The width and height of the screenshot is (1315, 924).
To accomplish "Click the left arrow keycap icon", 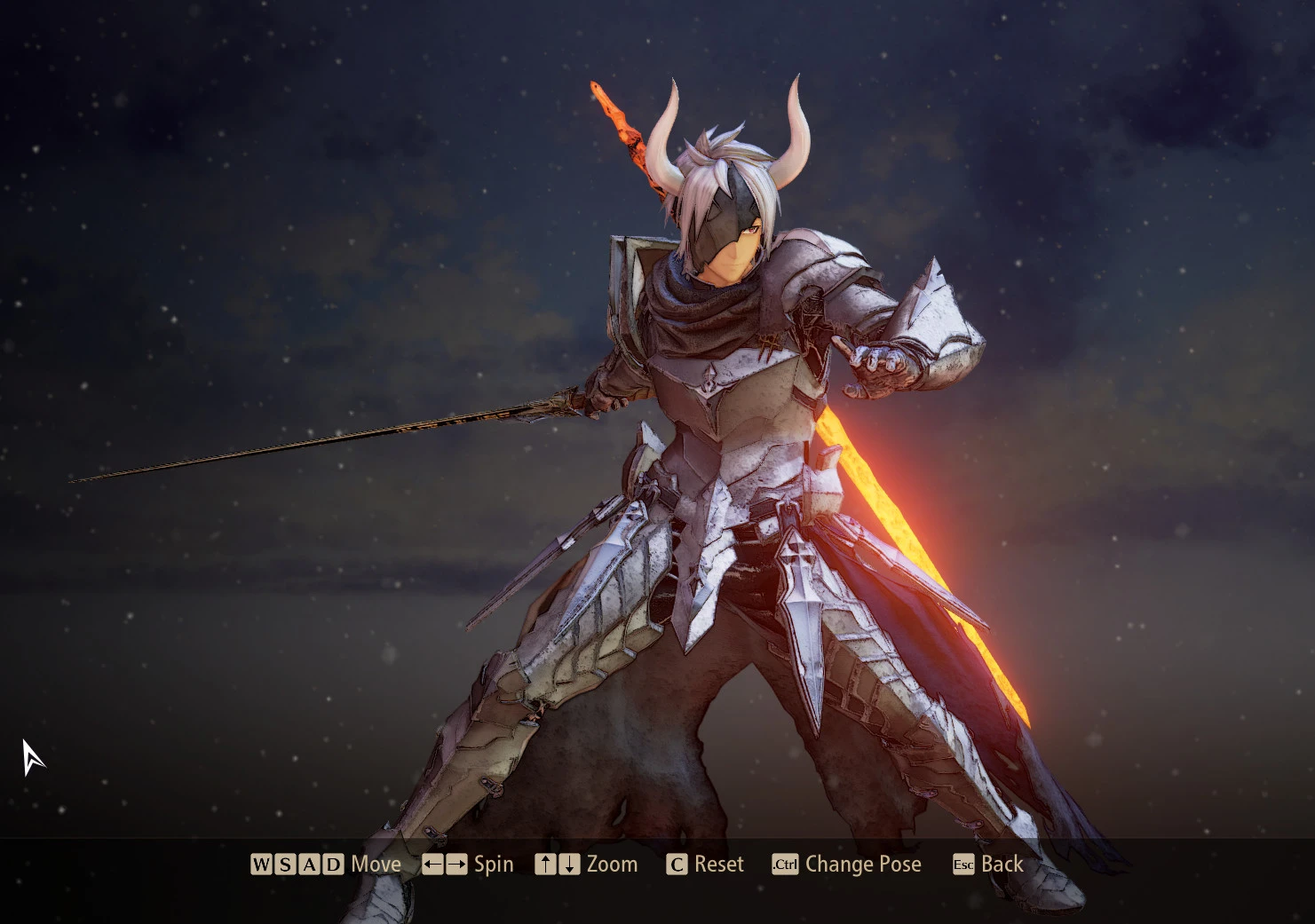I will point(432,864).
